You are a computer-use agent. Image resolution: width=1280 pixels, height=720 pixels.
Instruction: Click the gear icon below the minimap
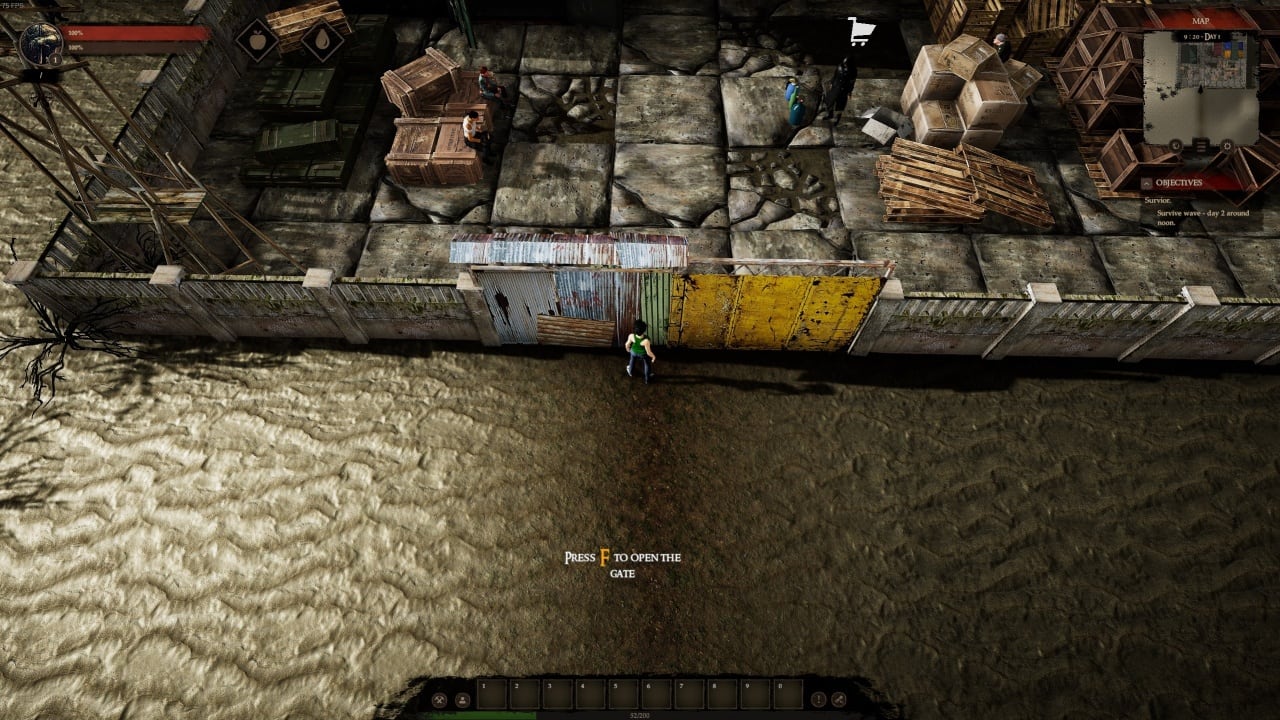pos(1228,146)
